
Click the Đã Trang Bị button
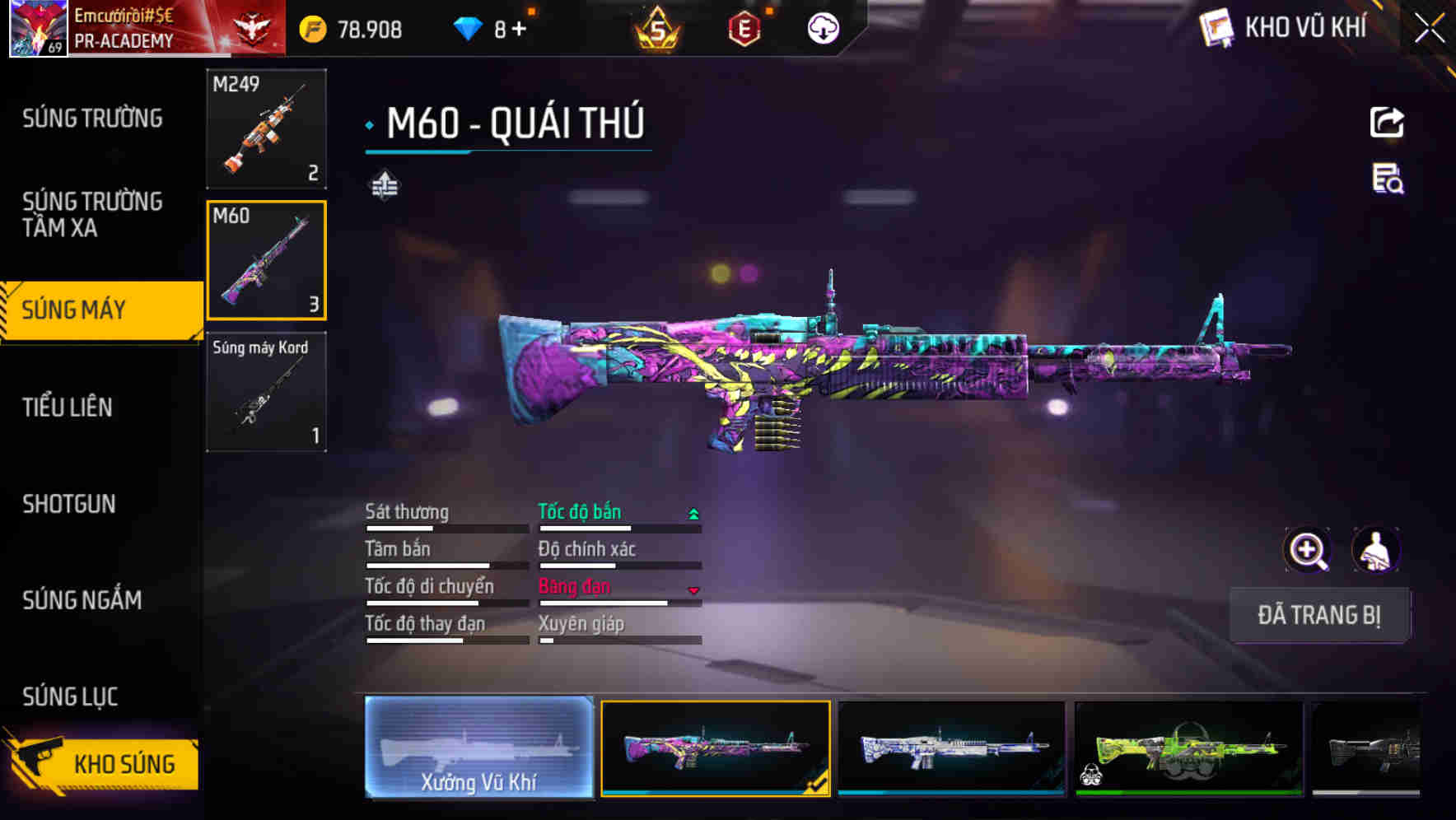click(x=1318, y=615)
